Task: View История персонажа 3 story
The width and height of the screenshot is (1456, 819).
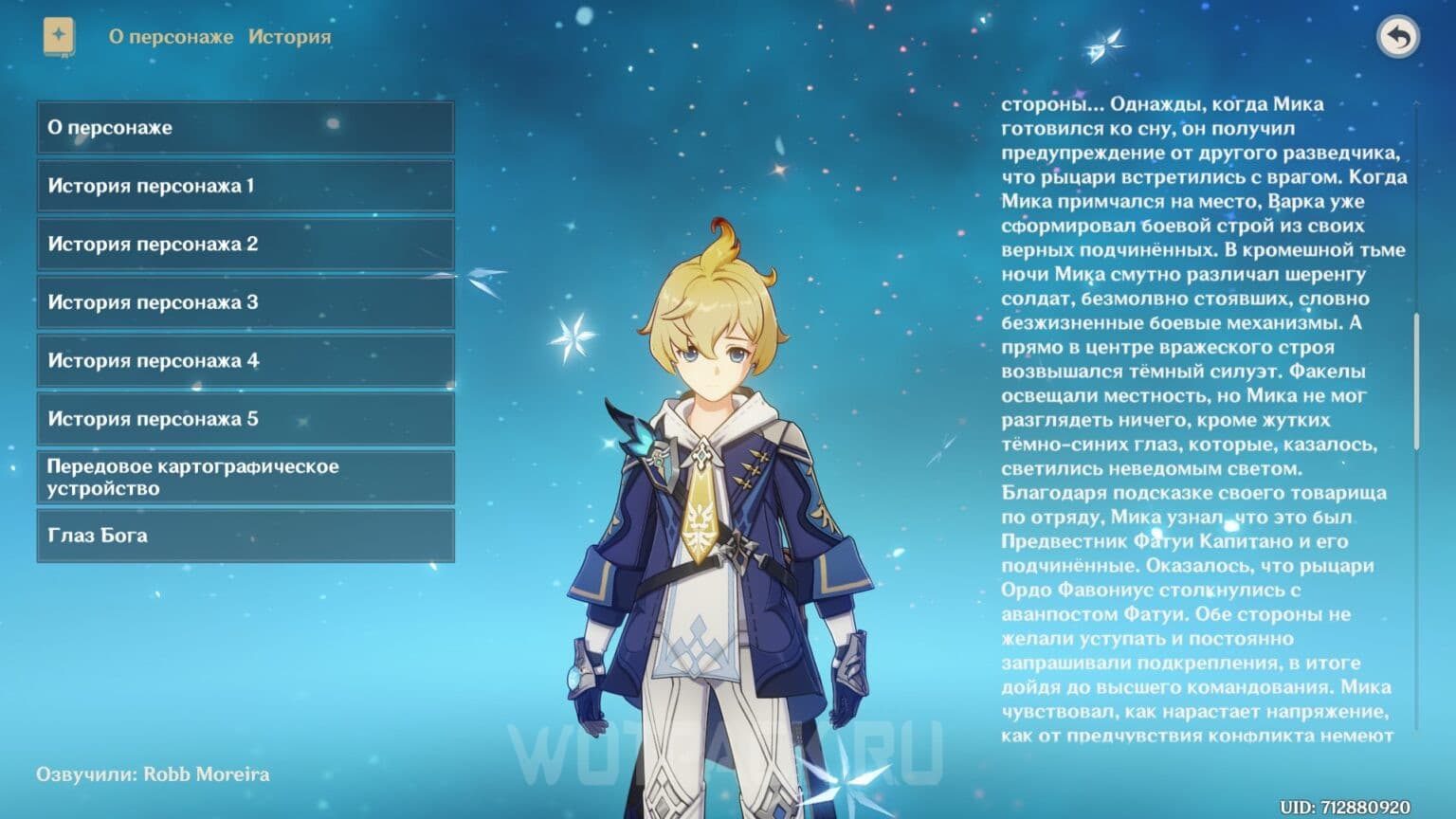Action: (245, 302)
